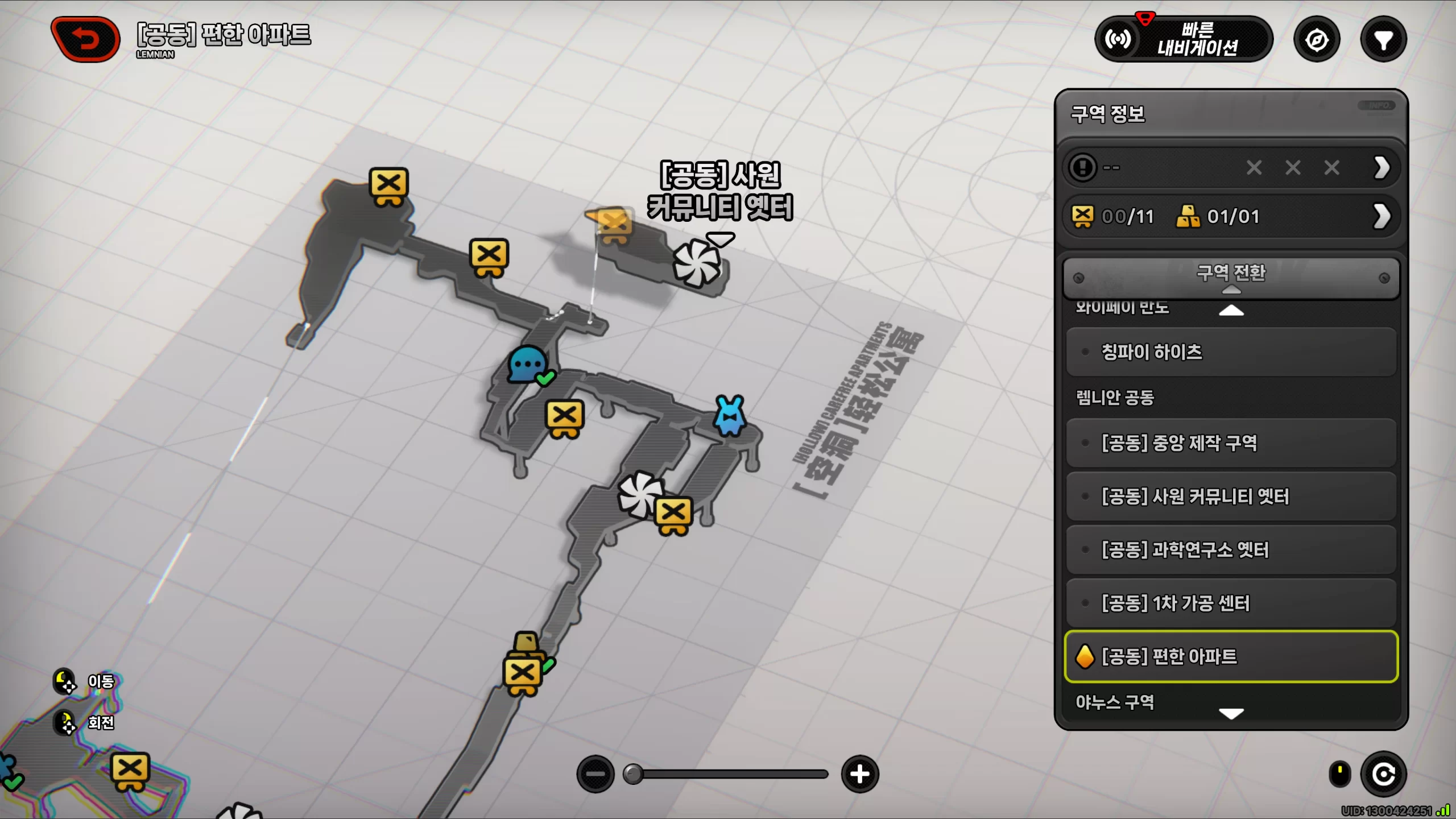The image size is (1456, 819).
Task: Select the blue Bangboo marker on map
Action: coord(730,416)
